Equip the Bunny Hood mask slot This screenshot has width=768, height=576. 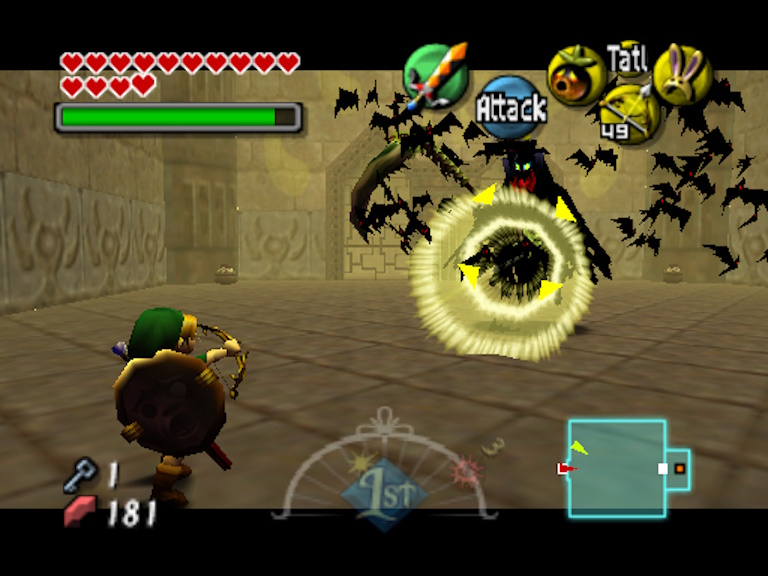click(682, 74)
